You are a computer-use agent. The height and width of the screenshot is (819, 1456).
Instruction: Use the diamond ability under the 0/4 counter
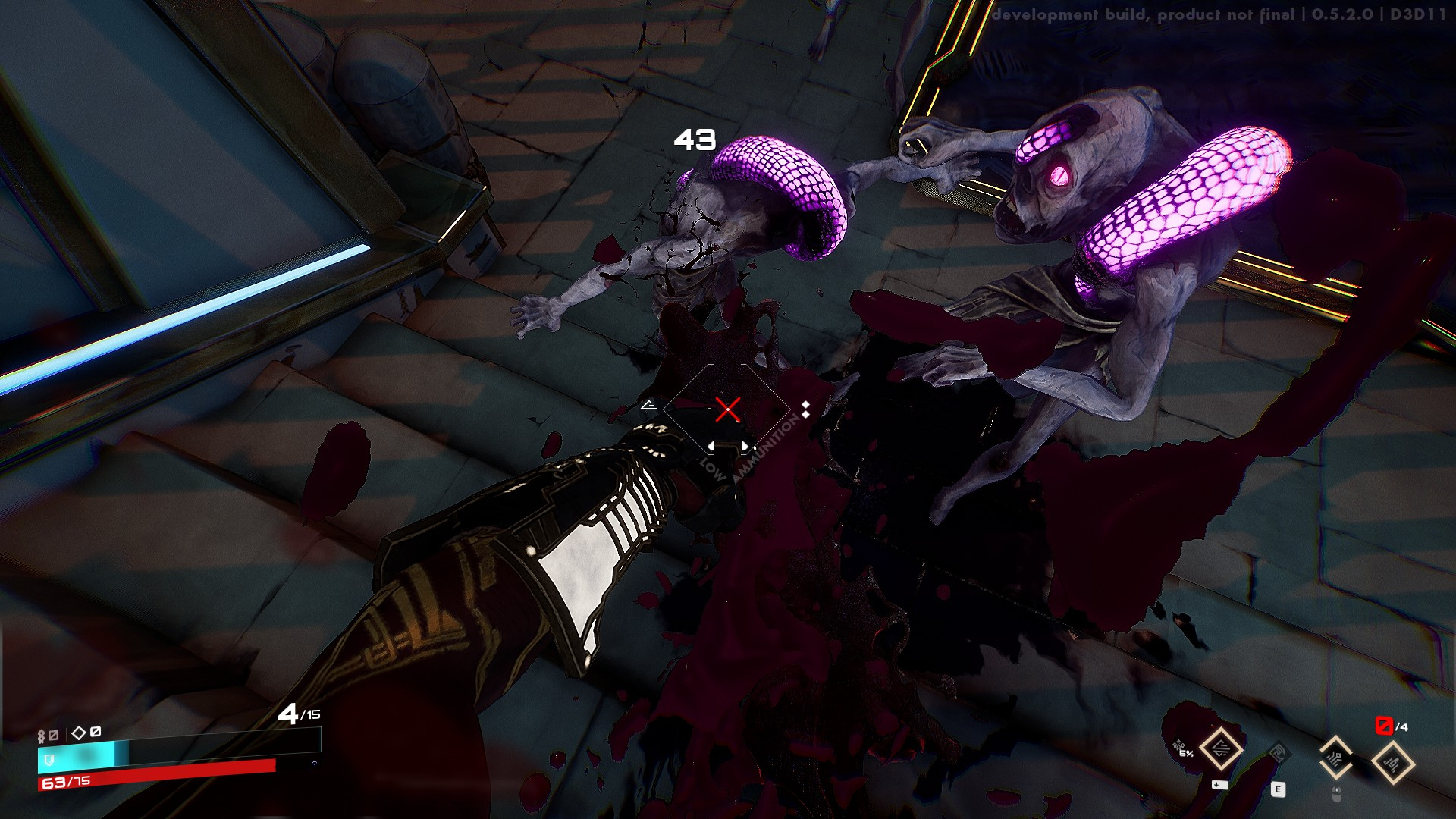(1392, 763)
